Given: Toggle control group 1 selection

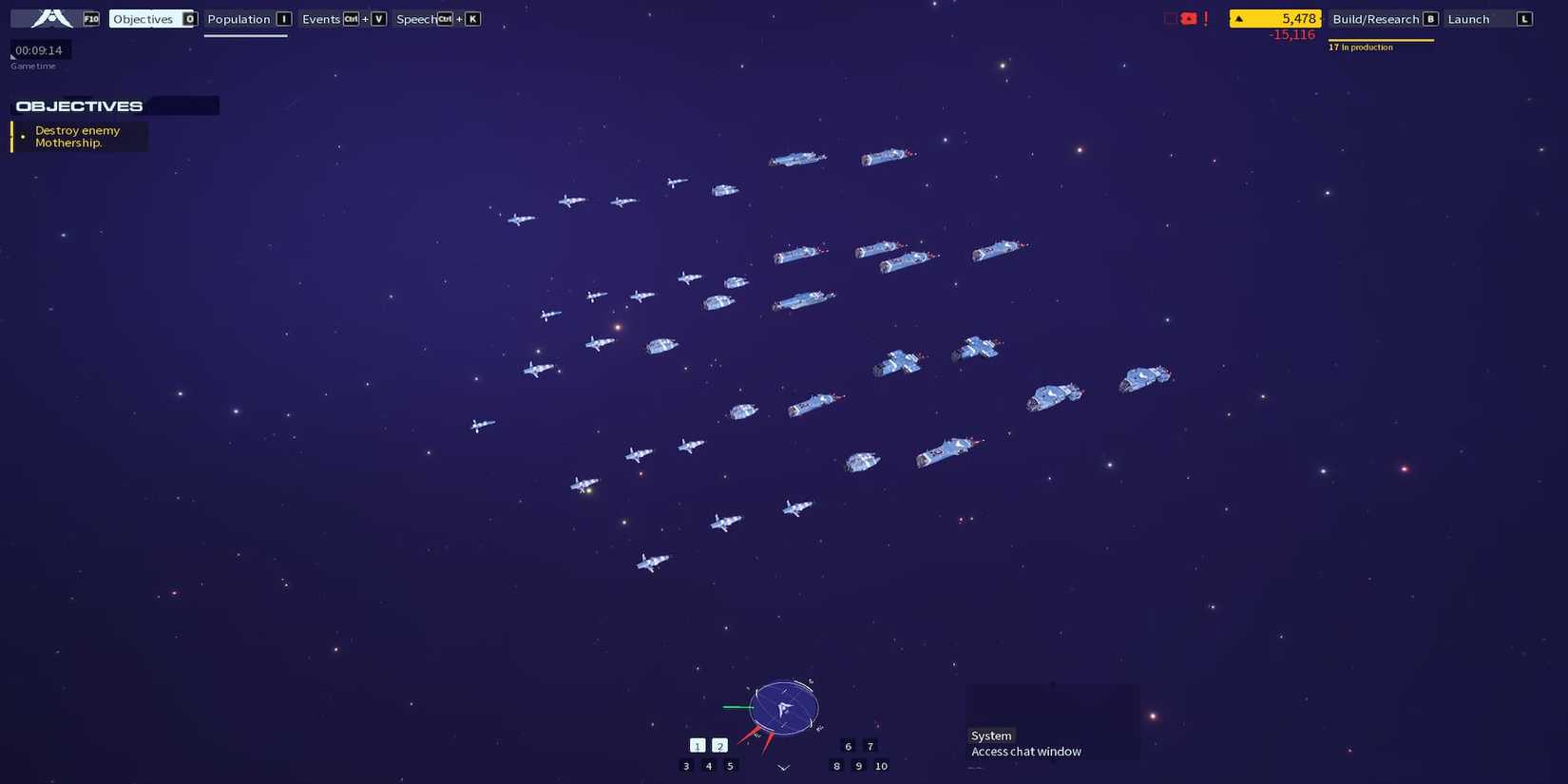Looking at the screenshot, I should (698, 745).
